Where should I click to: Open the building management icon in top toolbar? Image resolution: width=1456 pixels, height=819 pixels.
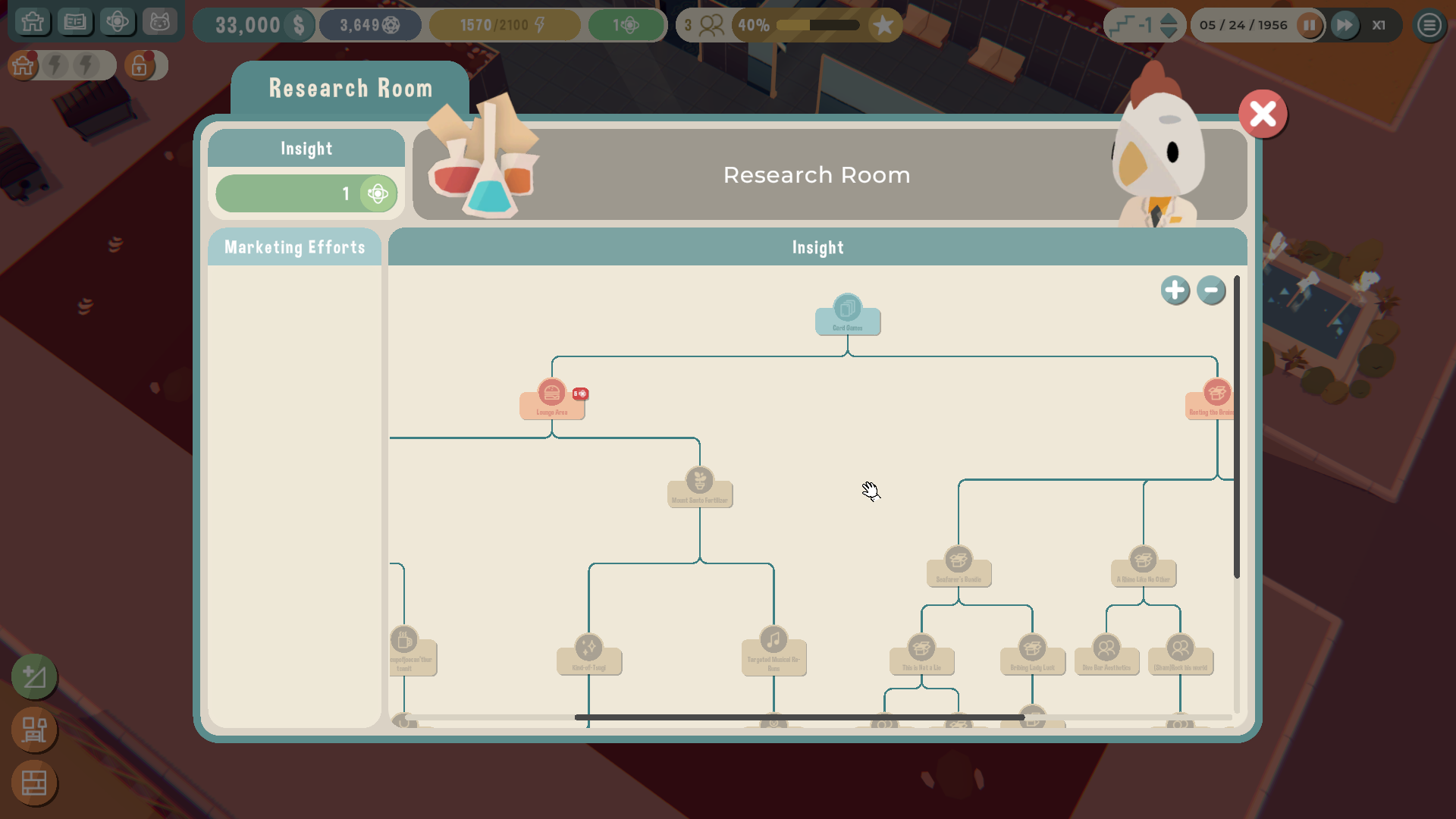(33, 22)
